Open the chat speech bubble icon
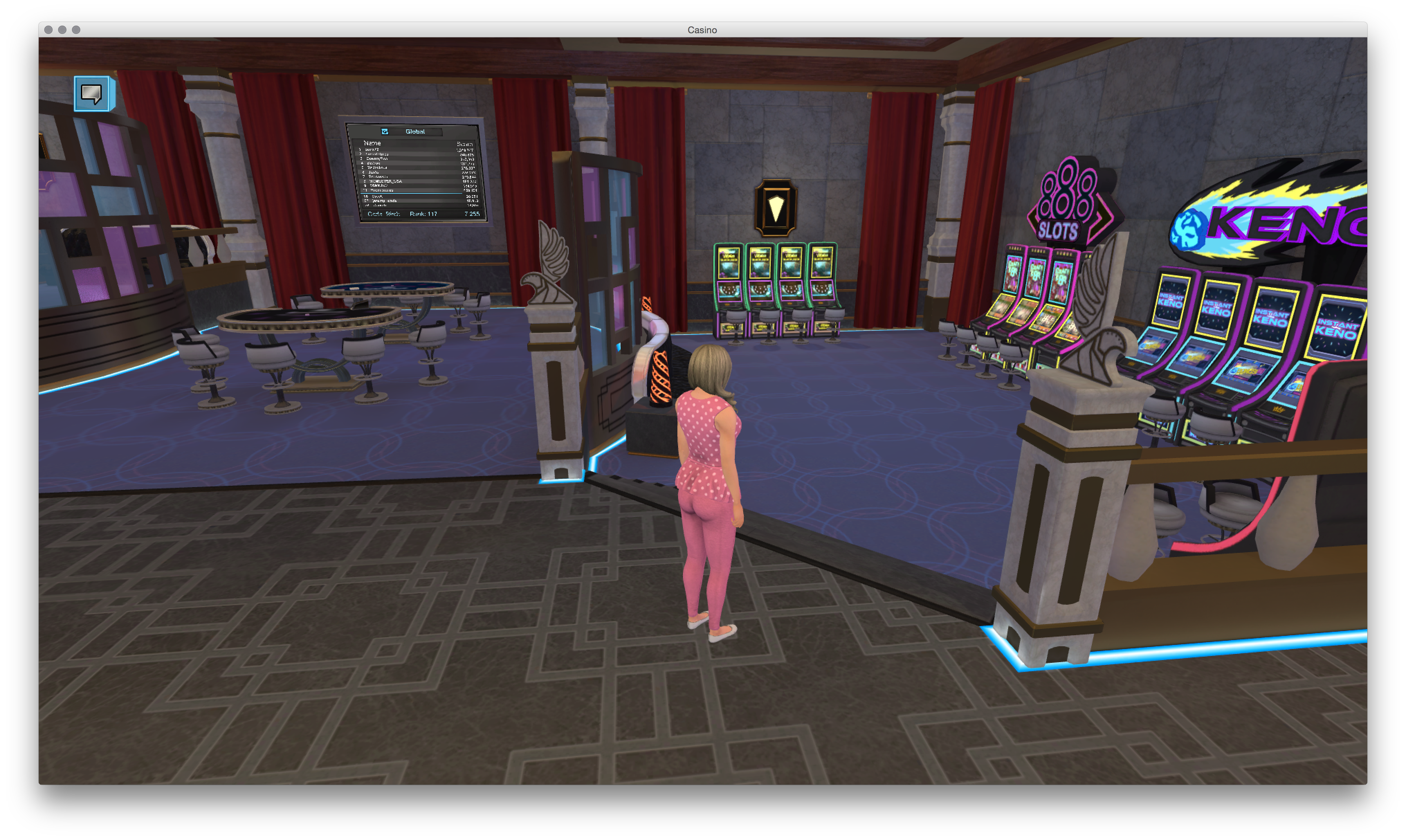The height and width of the screenshot is (840, 1406). point(92,93)
